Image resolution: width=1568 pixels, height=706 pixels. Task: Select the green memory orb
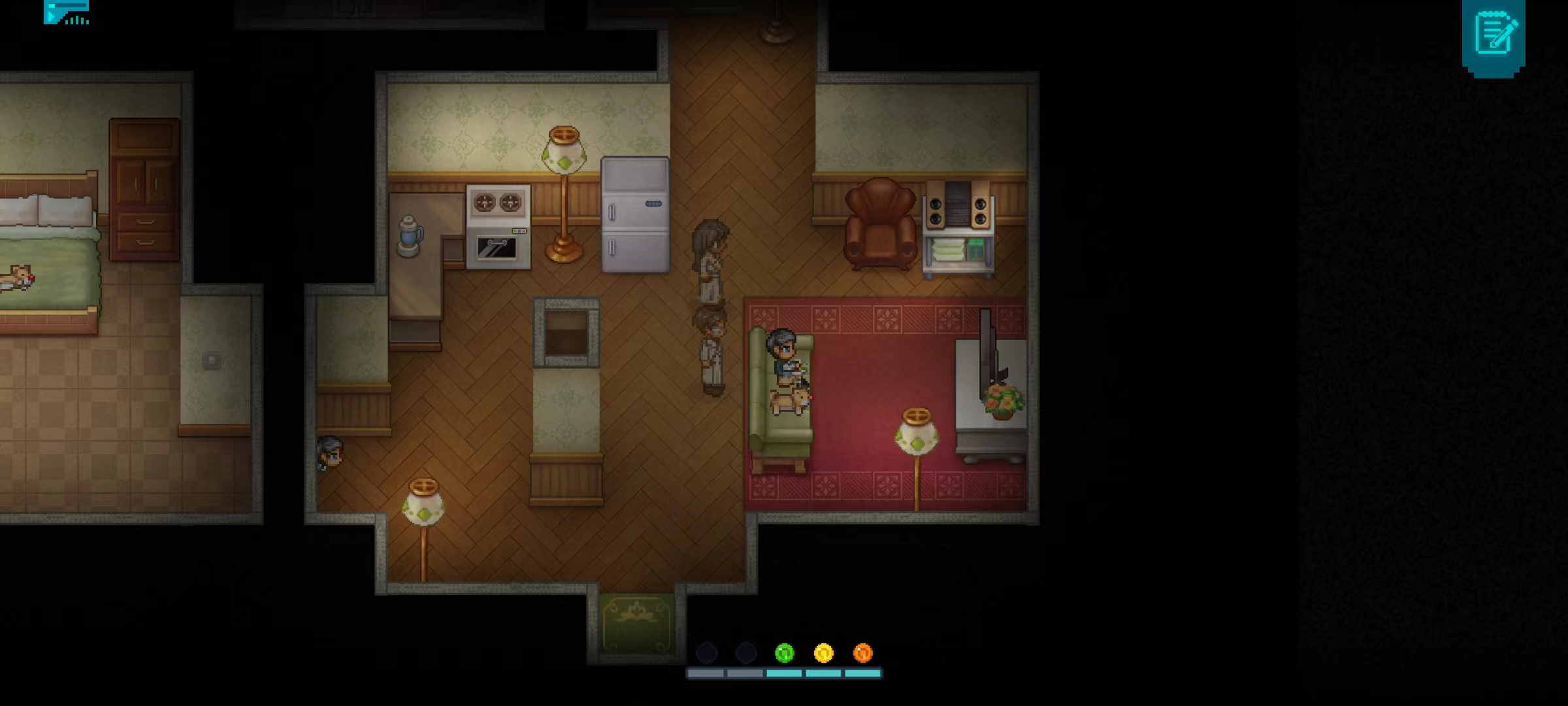[784, 652]
